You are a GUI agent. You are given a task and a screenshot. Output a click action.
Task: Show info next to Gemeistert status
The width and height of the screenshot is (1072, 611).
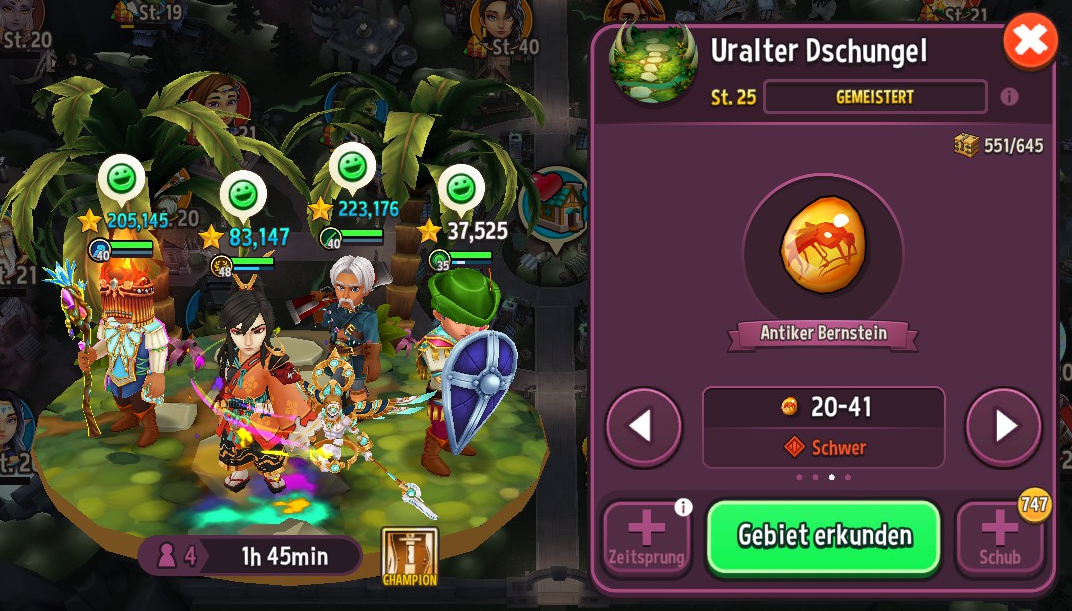click(1009, 97)
